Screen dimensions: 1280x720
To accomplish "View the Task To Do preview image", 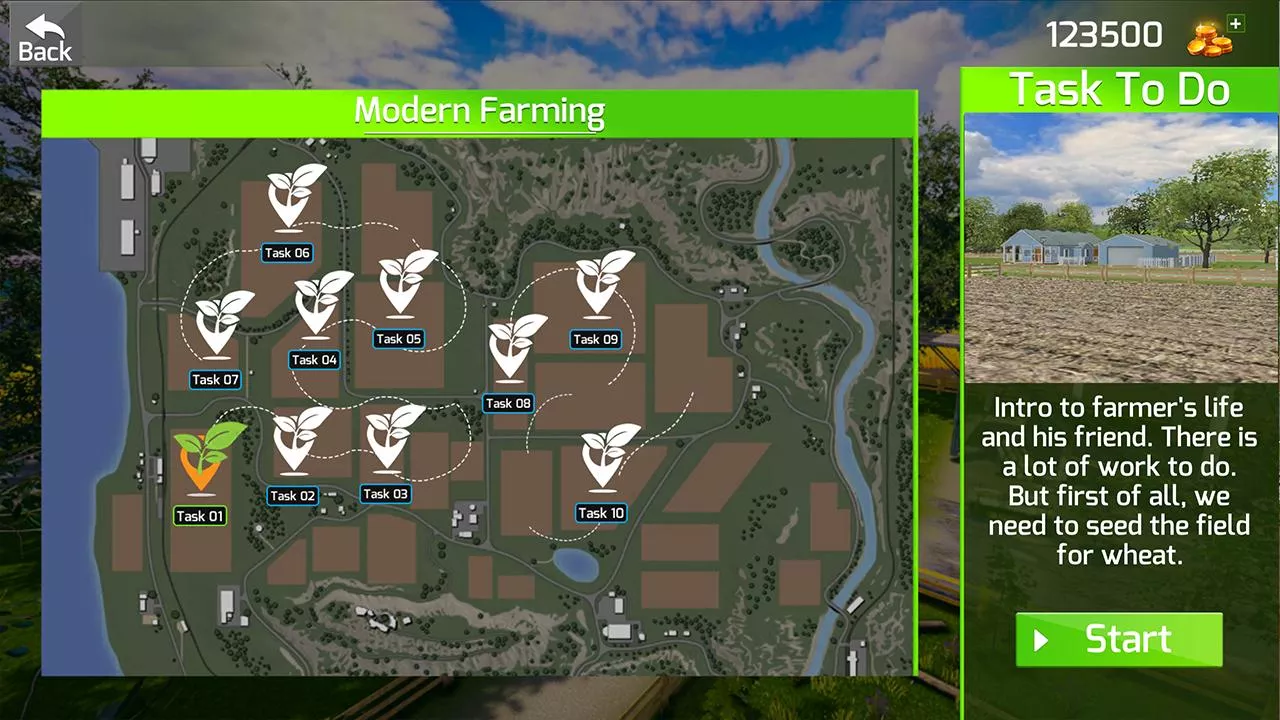I will (1120, 248).
